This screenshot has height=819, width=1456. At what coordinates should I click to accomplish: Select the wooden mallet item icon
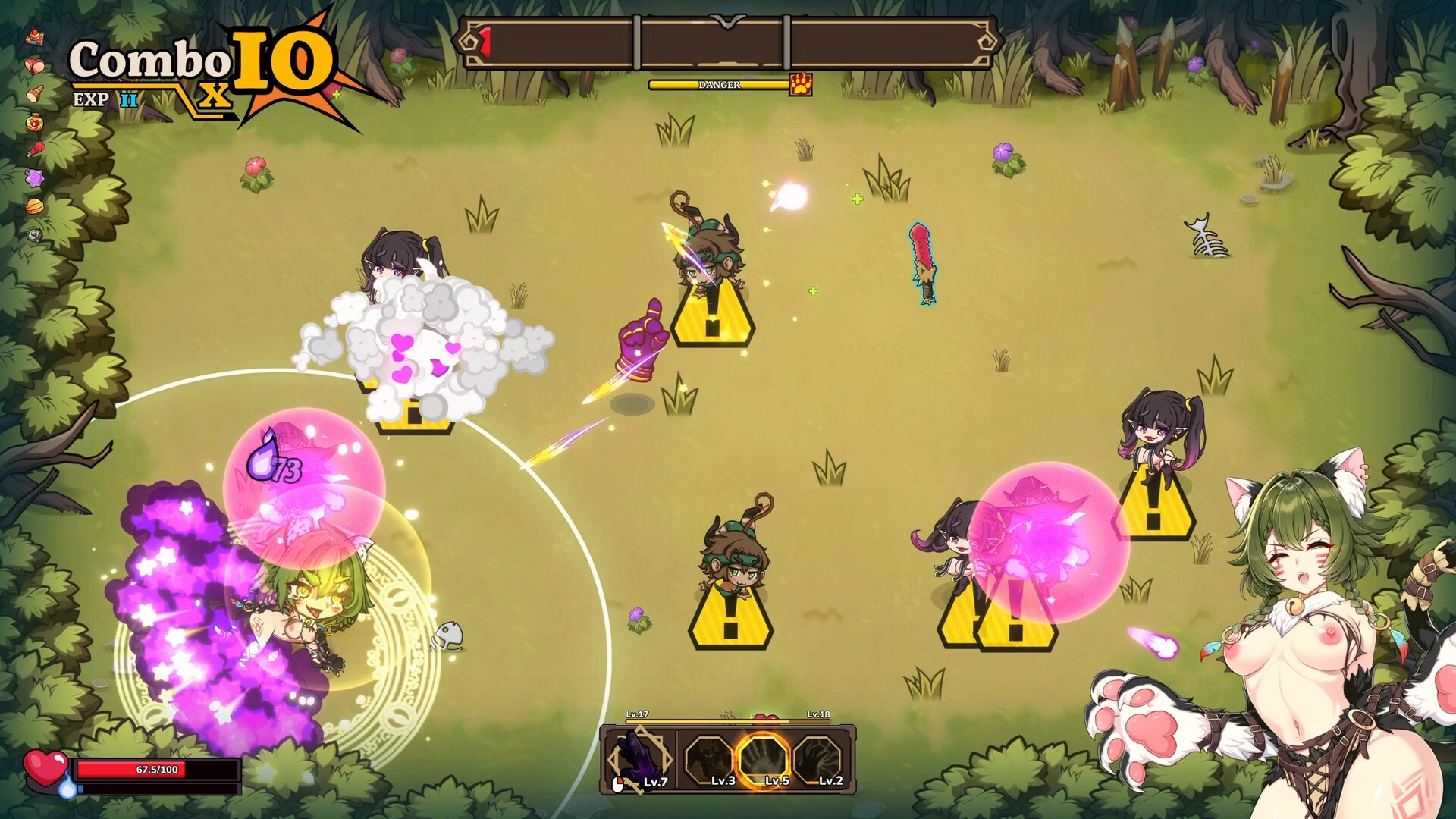[34, 94]
